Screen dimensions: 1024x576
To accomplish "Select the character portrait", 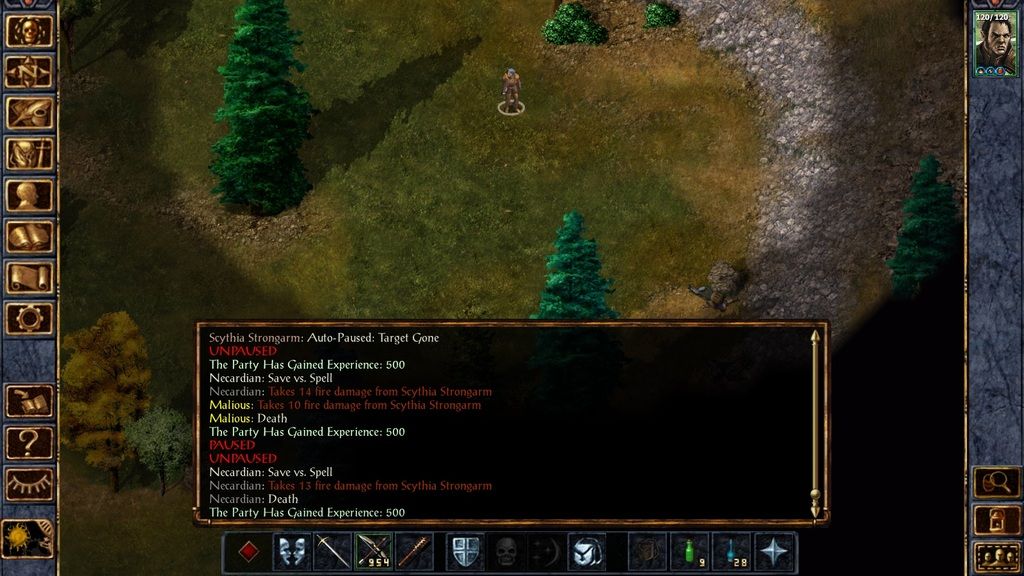I will pyautogui.click(x=995, y=43).
